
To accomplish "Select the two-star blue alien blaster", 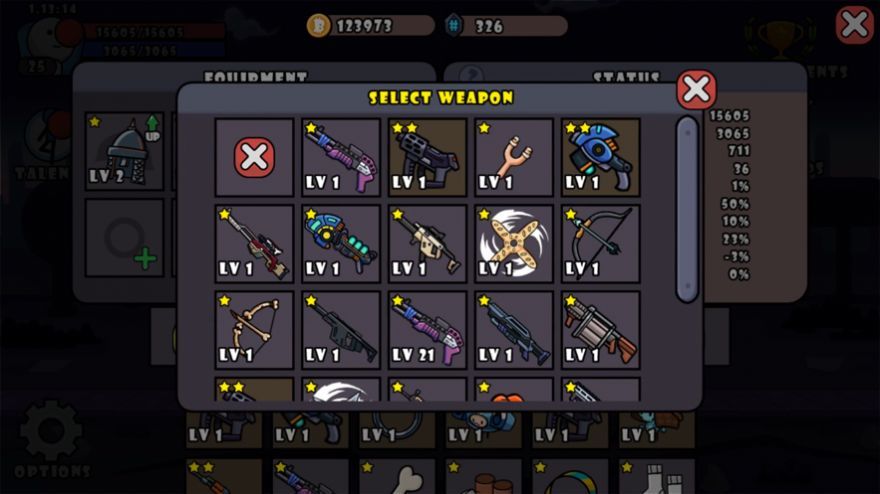I will (x=600, y=157).
